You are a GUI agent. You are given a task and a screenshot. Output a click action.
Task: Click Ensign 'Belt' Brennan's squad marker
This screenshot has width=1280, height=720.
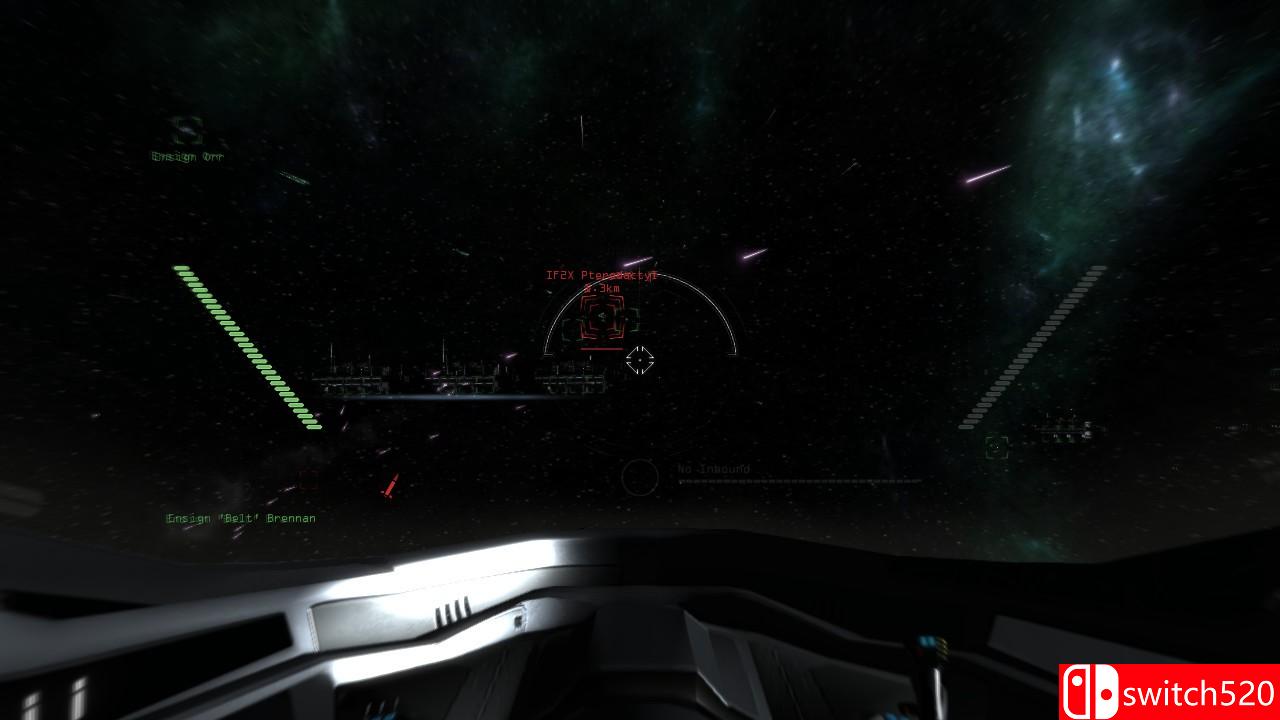(x=240, y=518)
